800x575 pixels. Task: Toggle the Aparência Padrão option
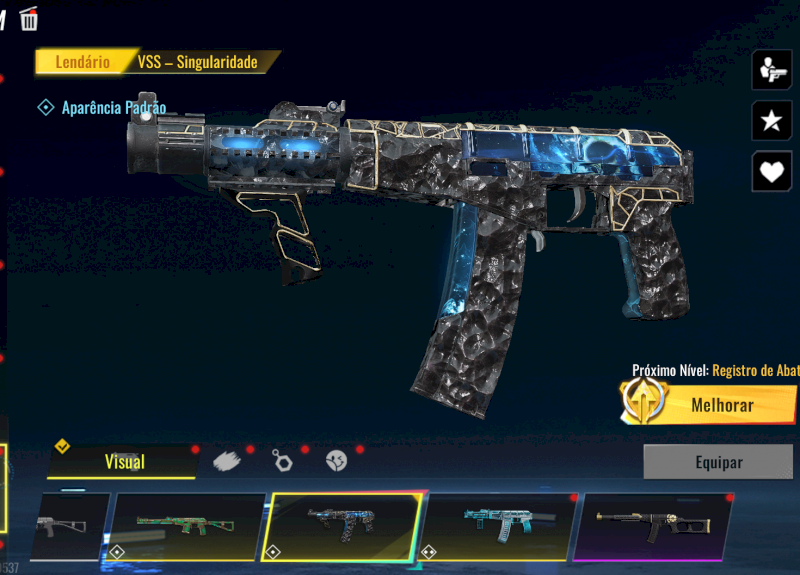coord(45,107)
